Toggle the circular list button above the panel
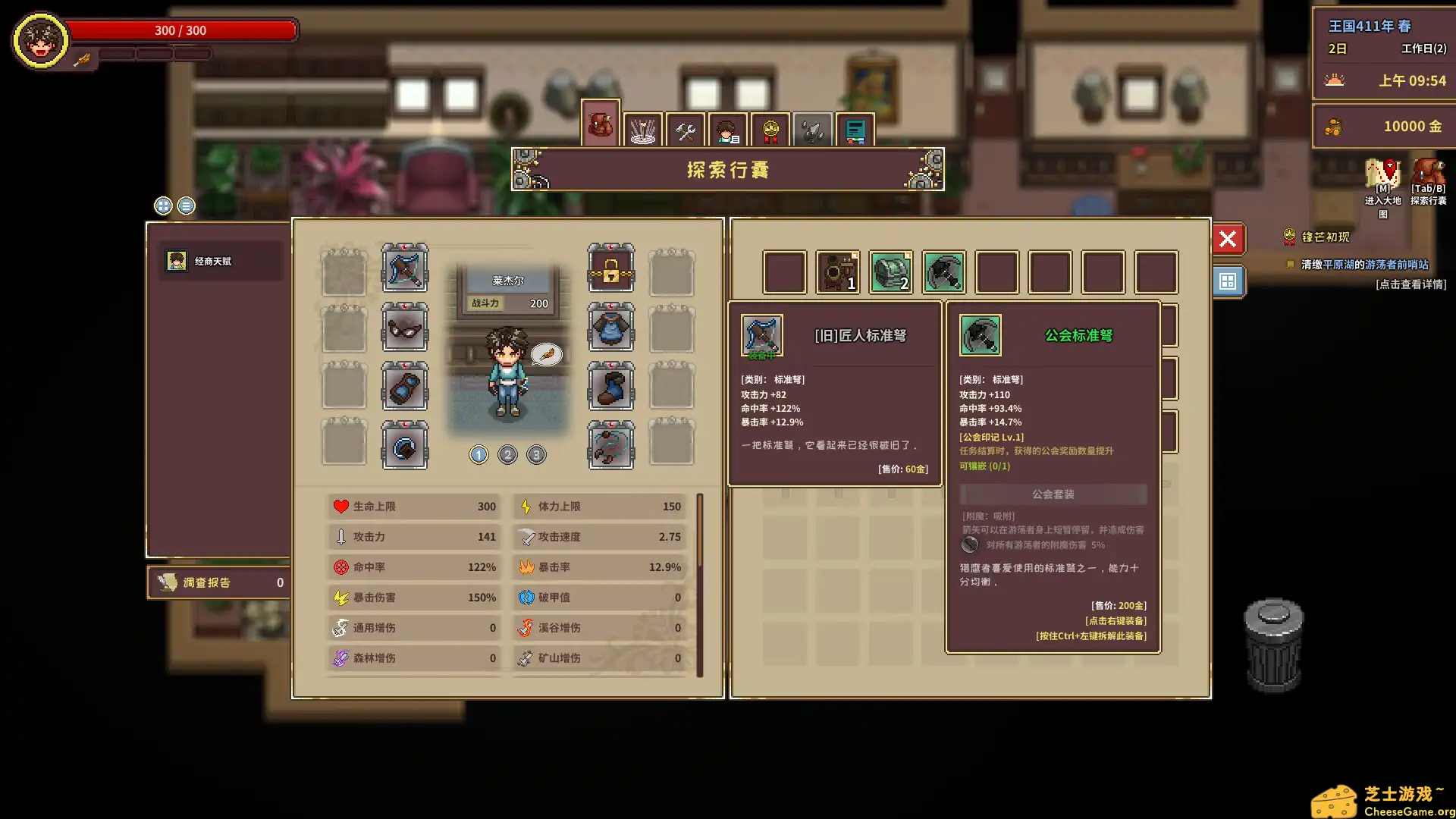The height and width of the screenshot is (819, 1456). [186, 206]
